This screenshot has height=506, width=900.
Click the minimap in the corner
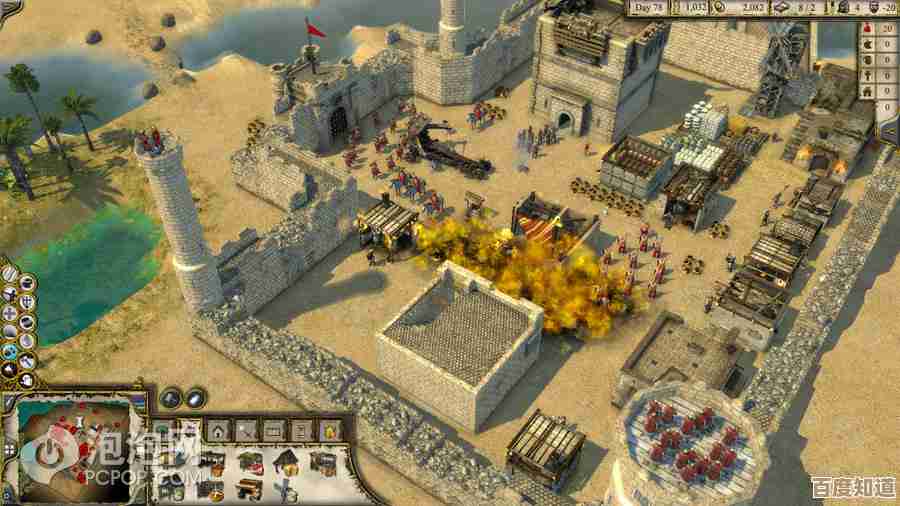point(71,447)
